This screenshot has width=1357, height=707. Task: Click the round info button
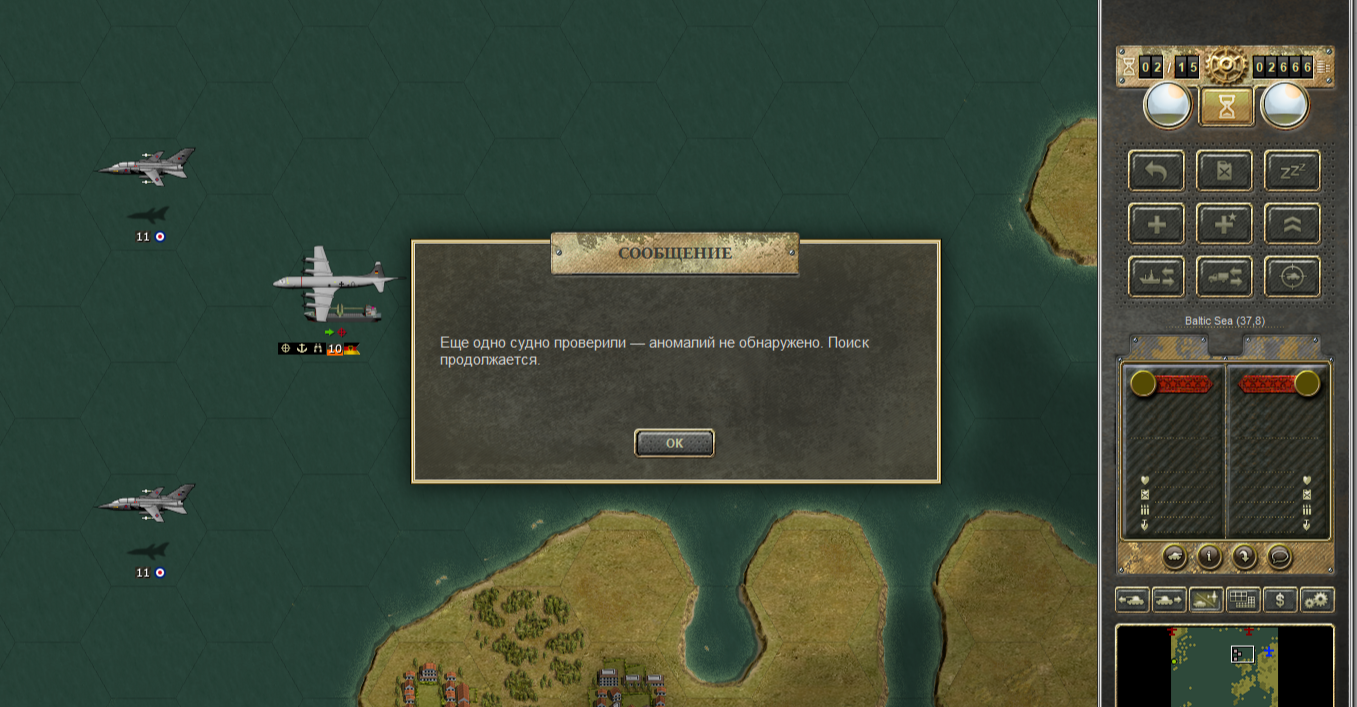[x=1209, y=557]
